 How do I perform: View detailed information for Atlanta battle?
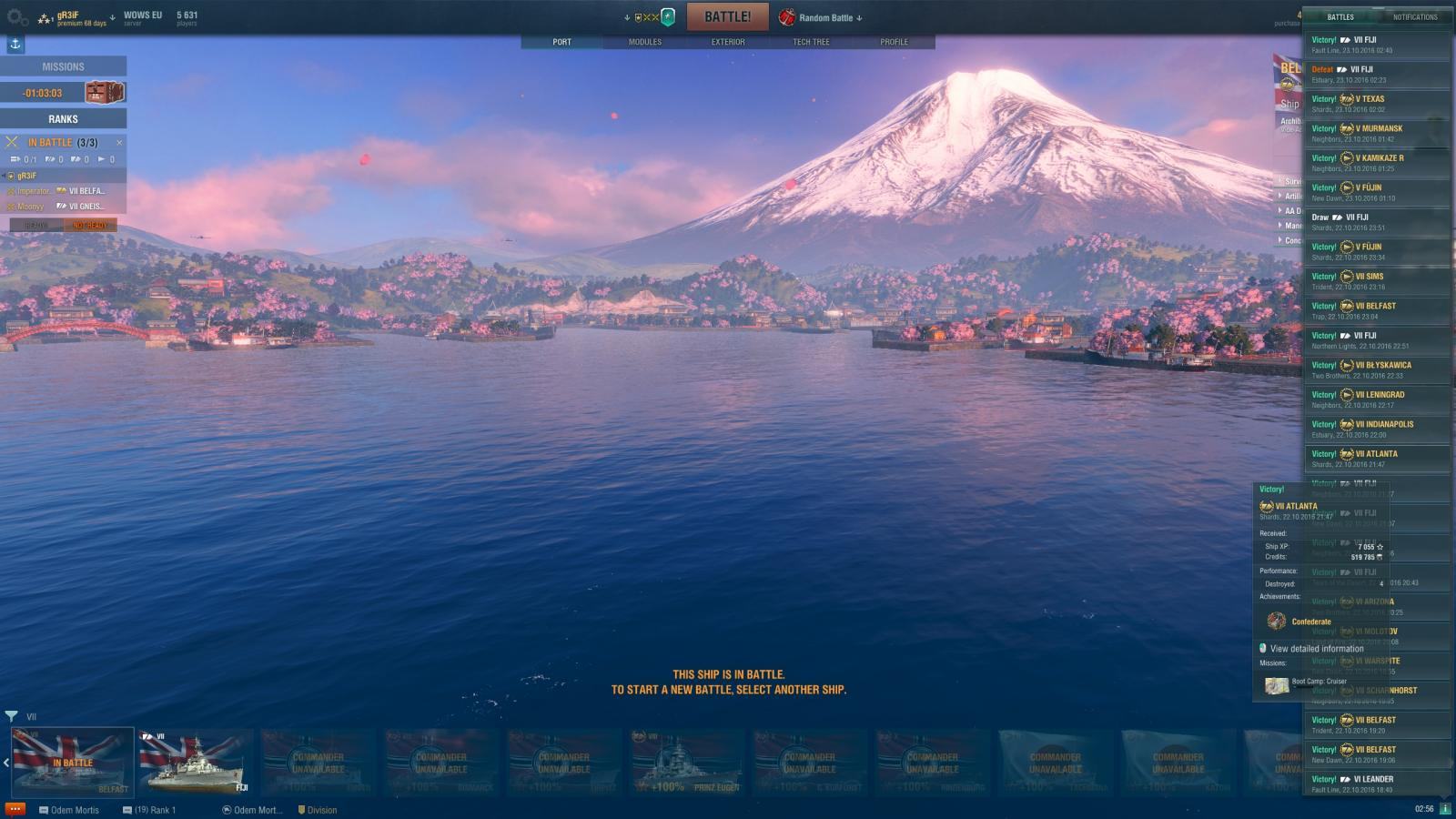point(1316,649)
